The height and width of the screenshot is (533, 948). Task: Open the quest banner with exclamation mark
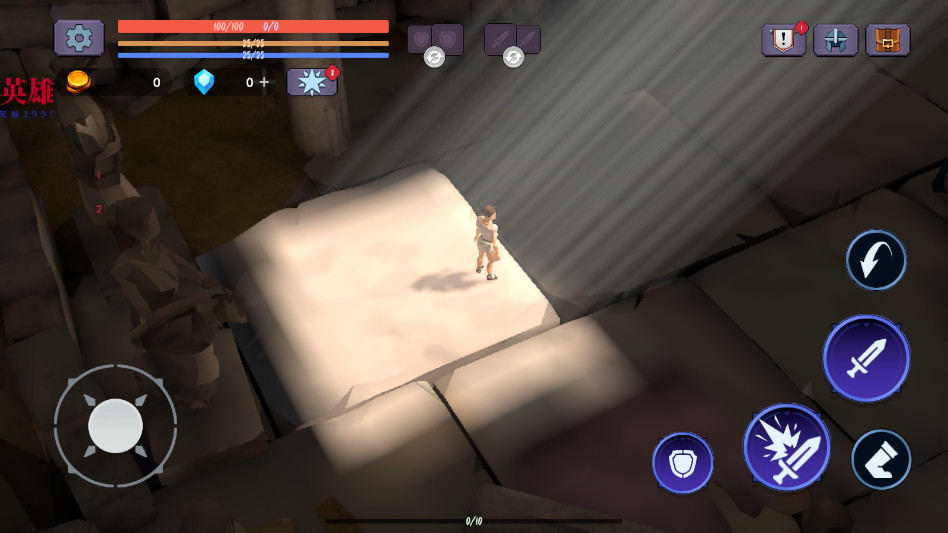point(783,40)
